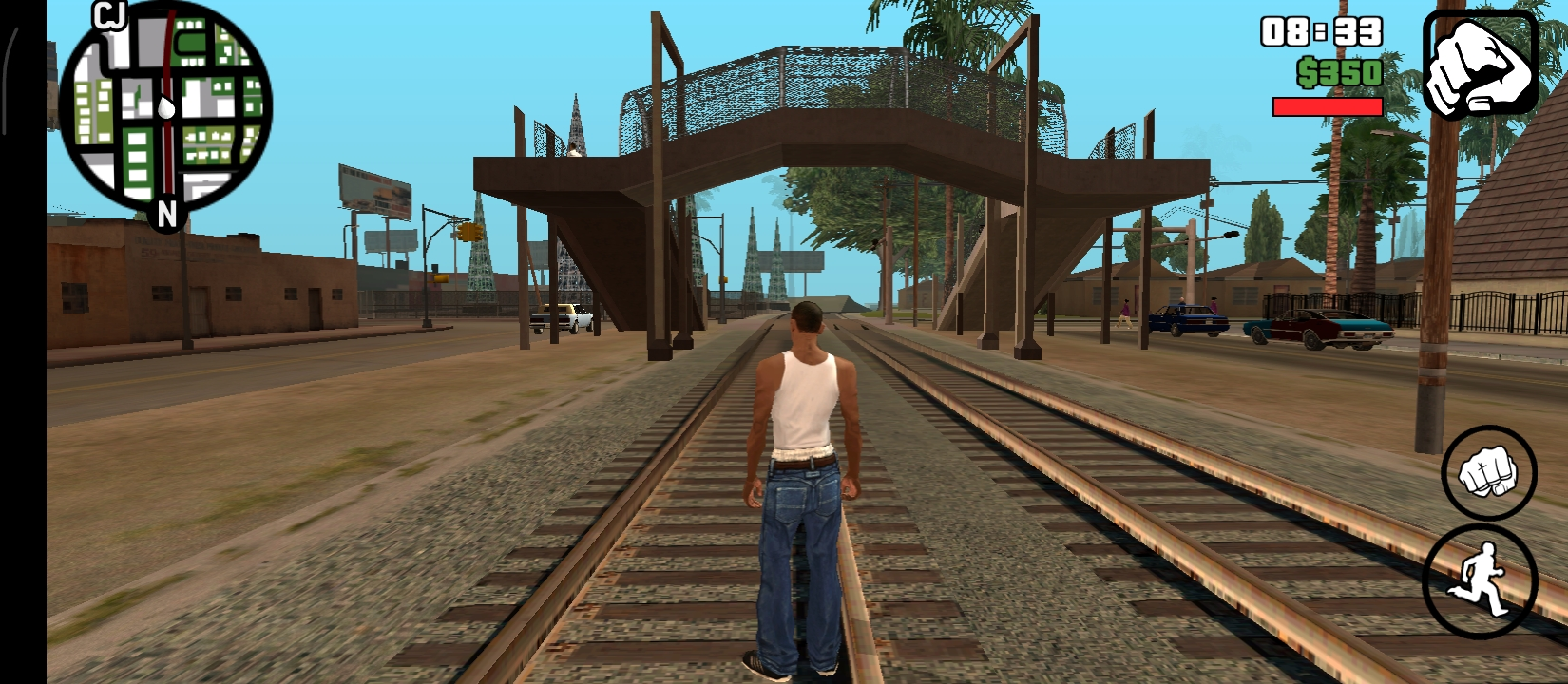Tap the billboard near the left road
The image size is (1568, 684).
click(375, 190)
